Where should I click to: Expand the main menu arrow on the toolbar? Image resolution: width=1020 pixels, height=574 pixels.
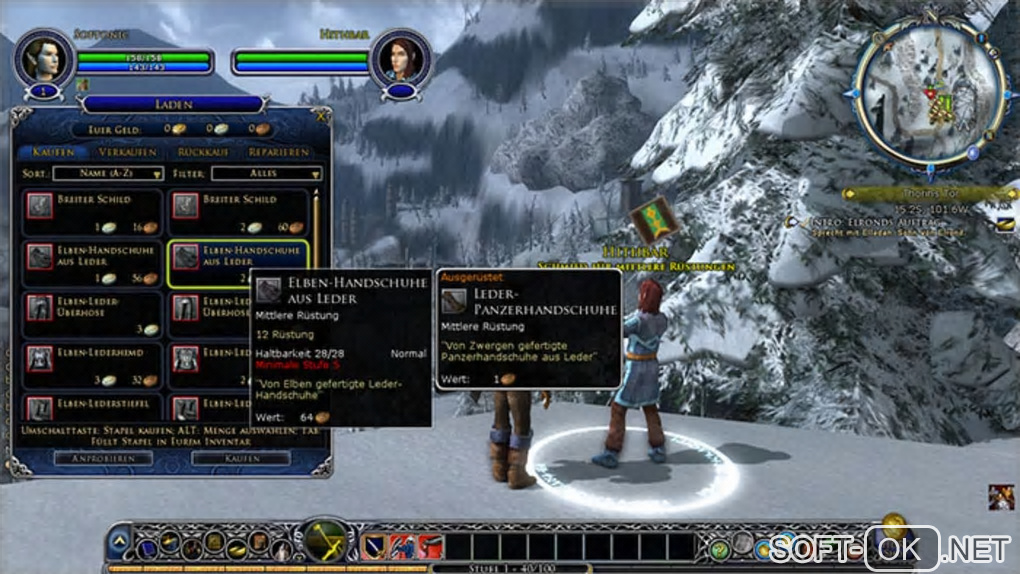119,543
